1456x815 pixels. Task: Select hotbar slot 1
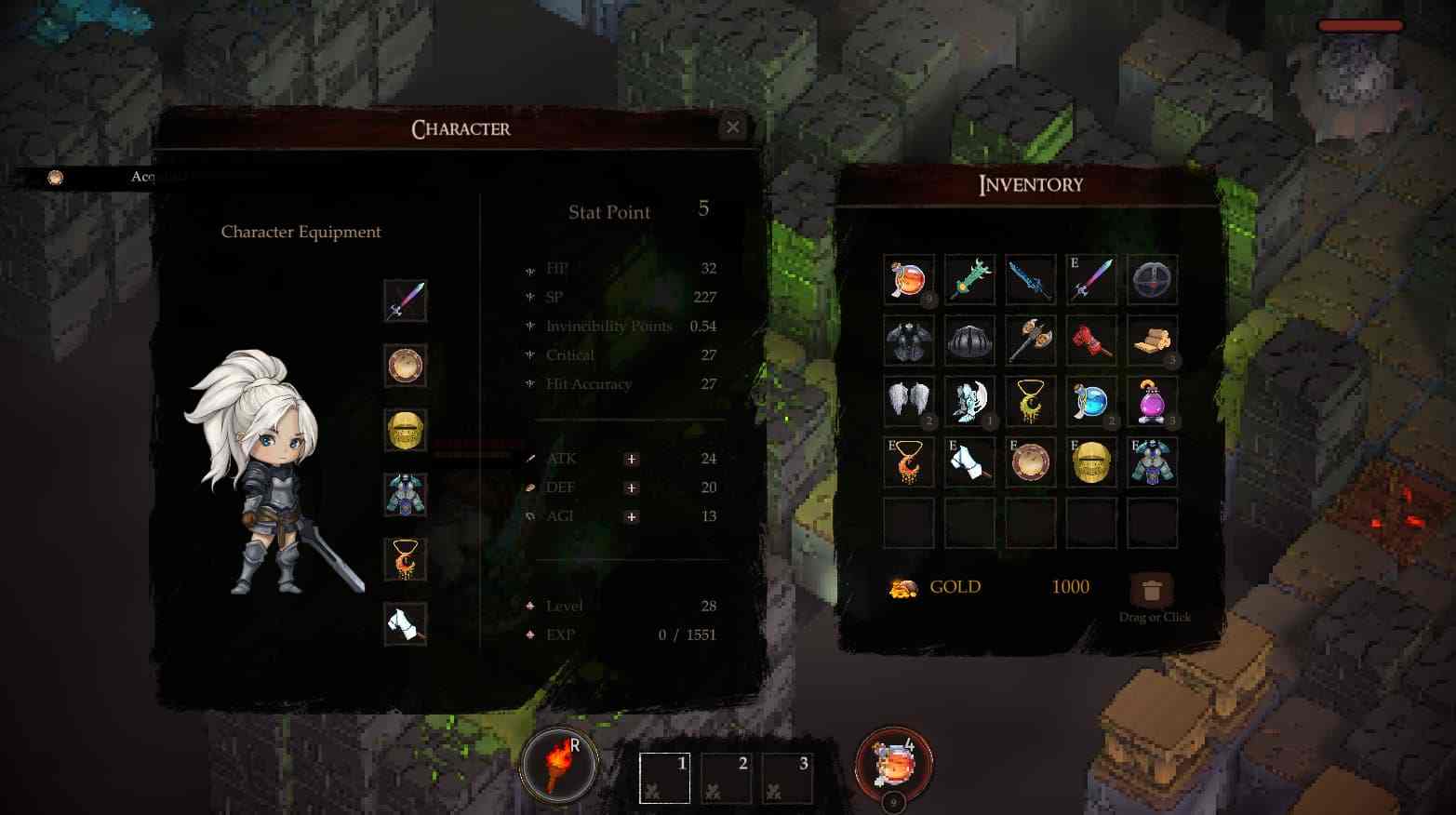click(664, 778)
